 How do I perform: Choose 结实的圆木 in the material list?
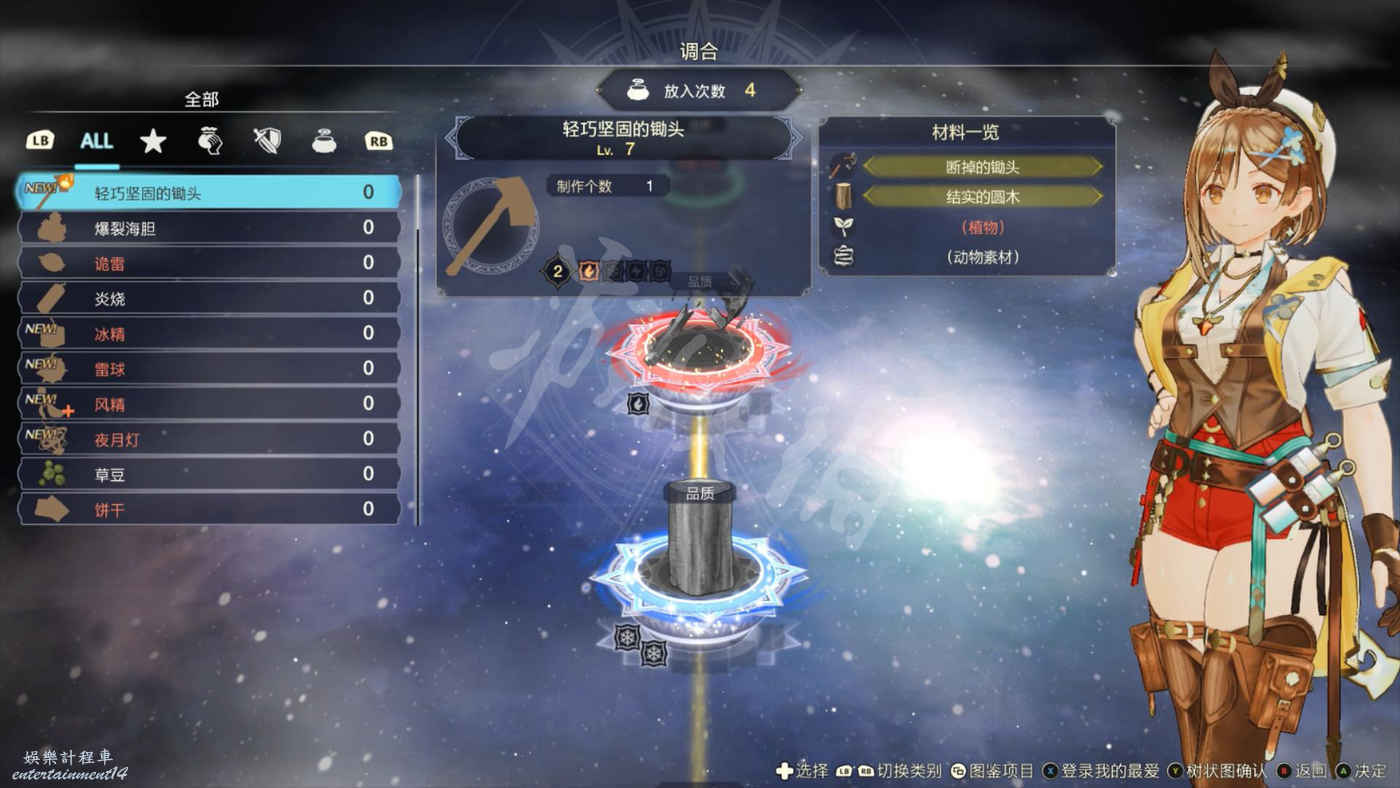(982, 196)
